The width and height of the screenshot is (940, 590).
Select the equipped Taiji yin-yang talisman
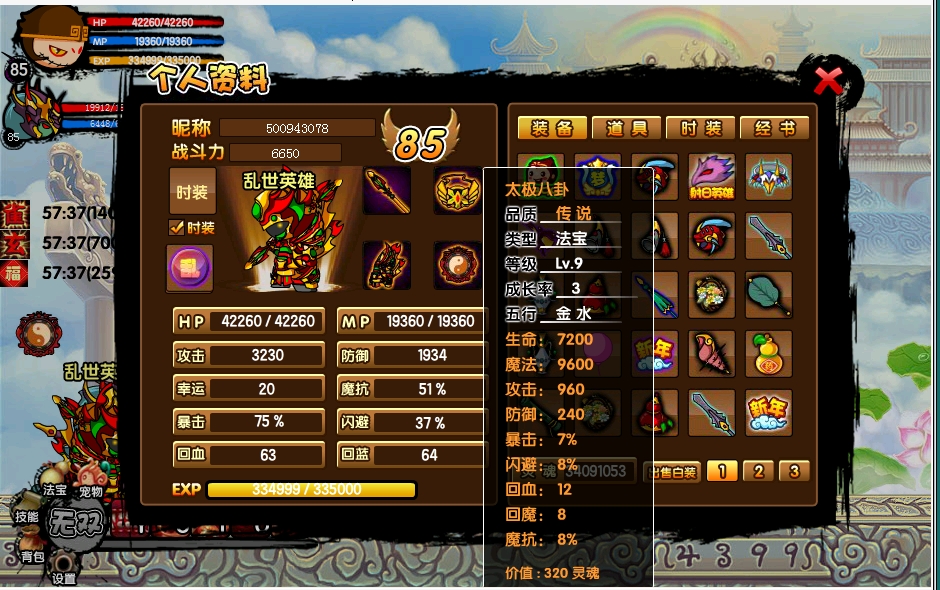pos(457,265)
